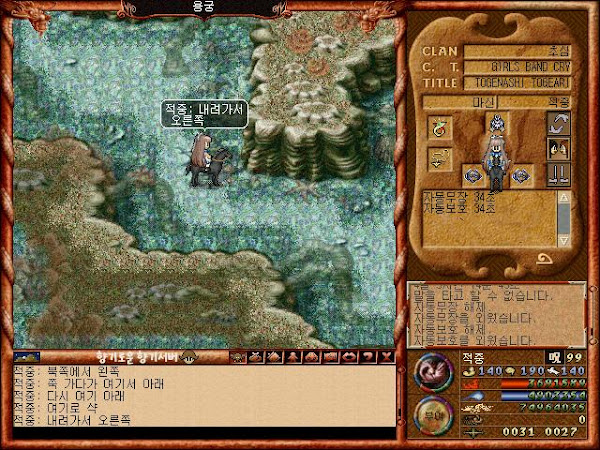Click the CLAN name field
Viewport: 600px width, 450px height.
click(x=523, y=51)
